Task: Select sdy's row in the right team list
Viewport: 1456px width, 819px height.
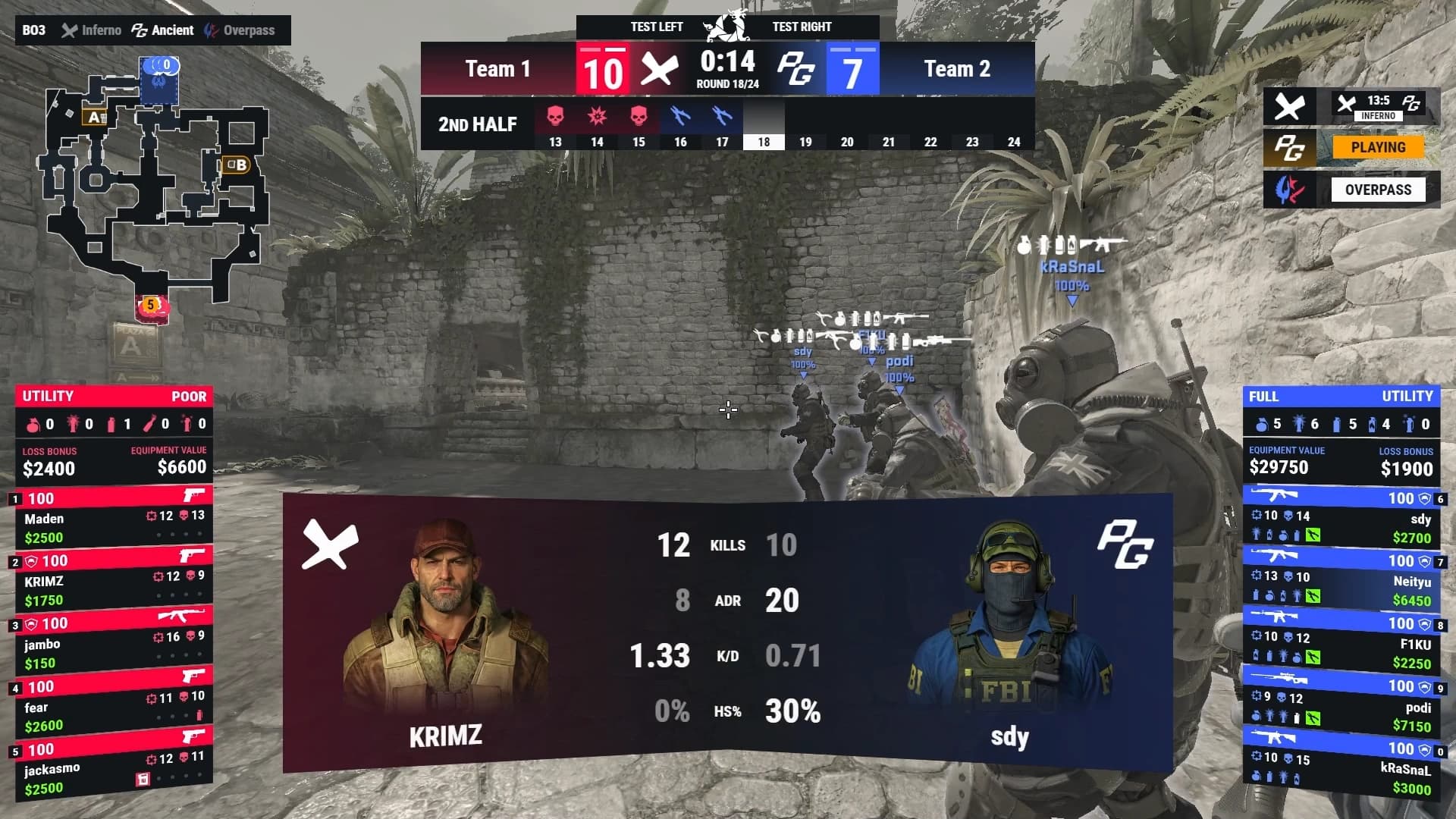Action: (1341, 519)
